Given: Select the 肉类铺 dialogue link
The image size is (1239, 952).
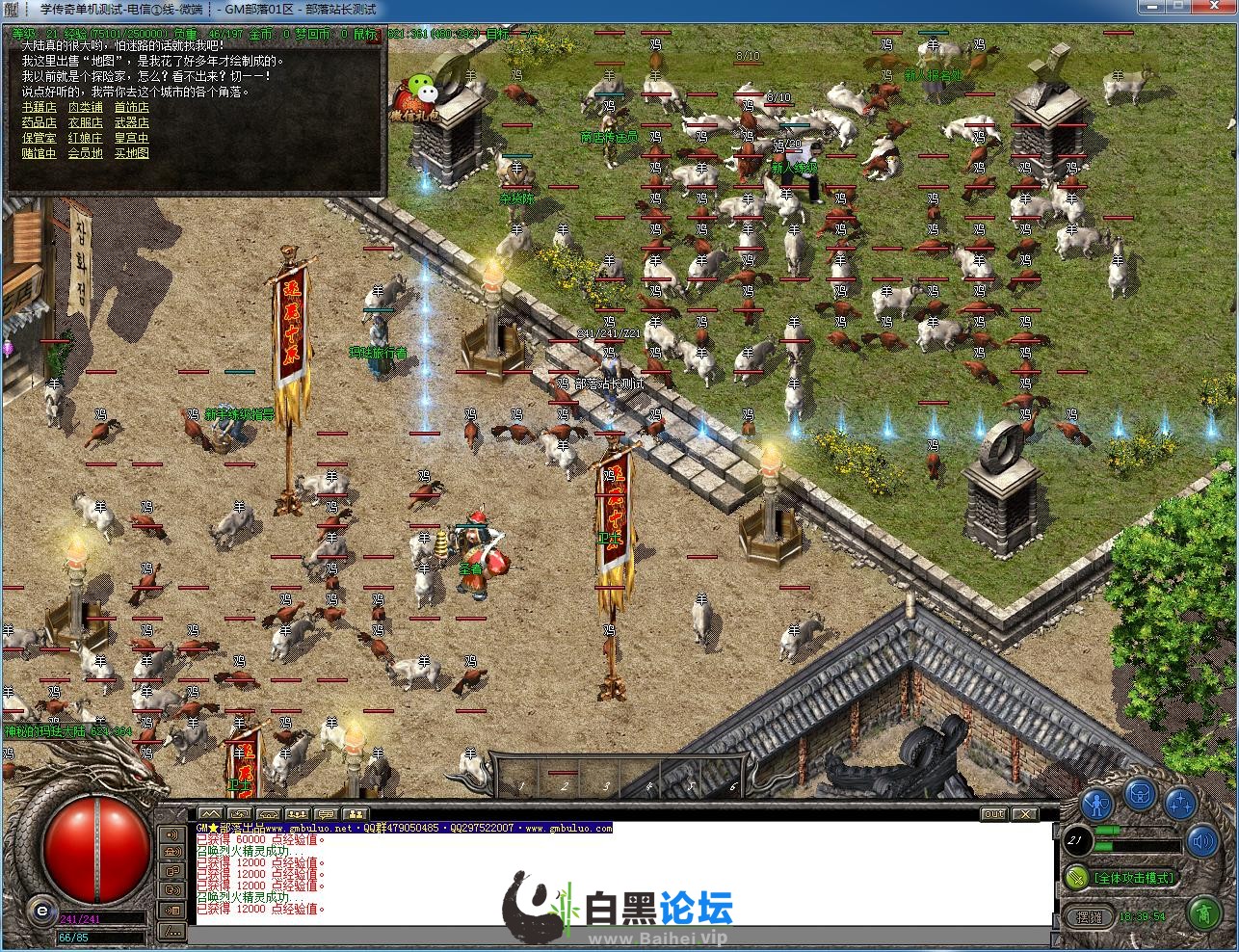Looking at the screenshot, I should pyautogui.click(x=85, y=108).
